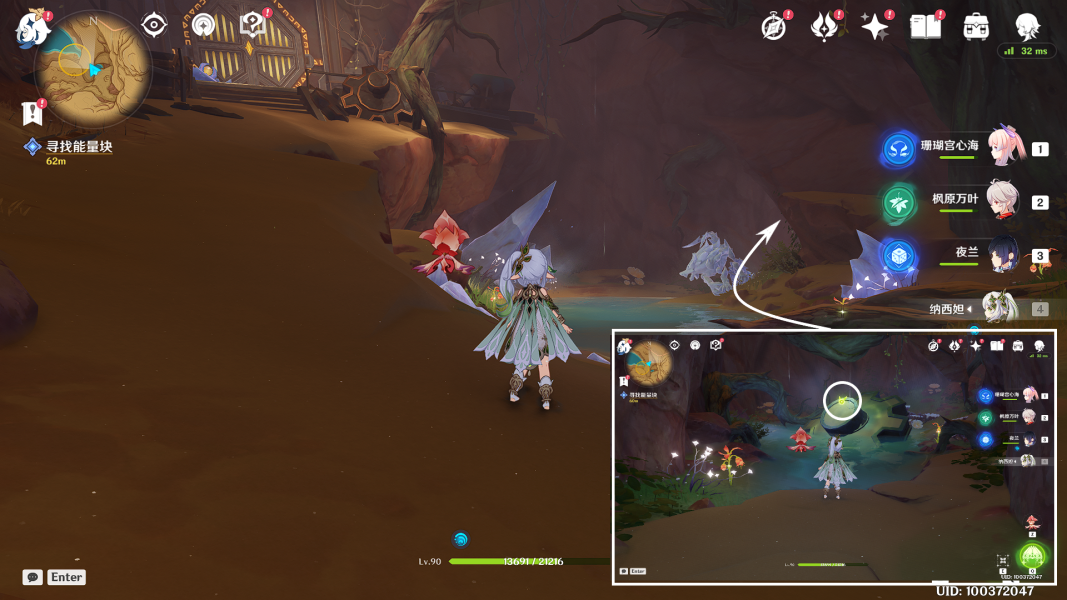The height and width of the screenshot is (600, 1067).
Task: Open the events compass icon
Action: pos(773,27)
